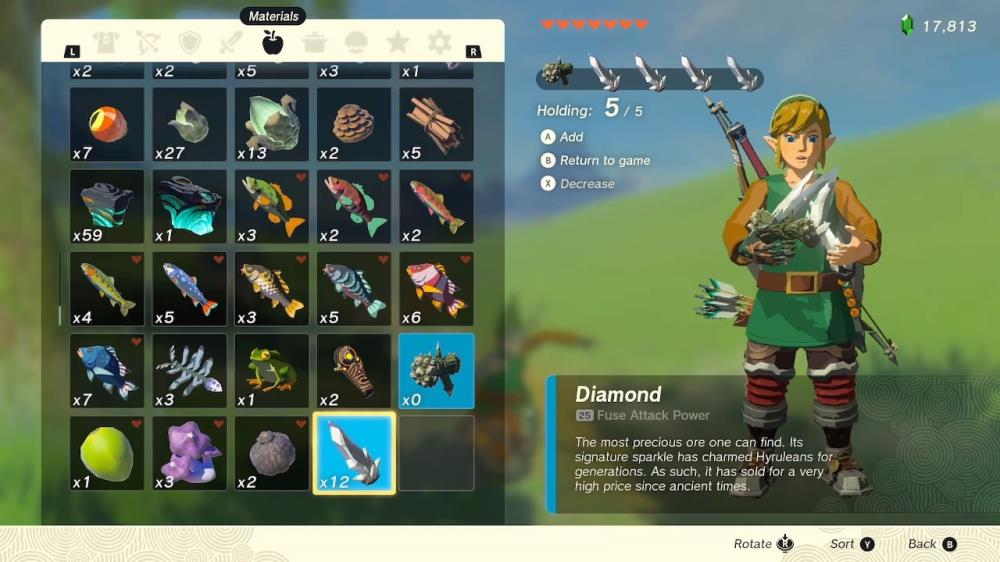Pick the dark ore chunk with x59
This screenshot has height=562, width=1000.
107,207
